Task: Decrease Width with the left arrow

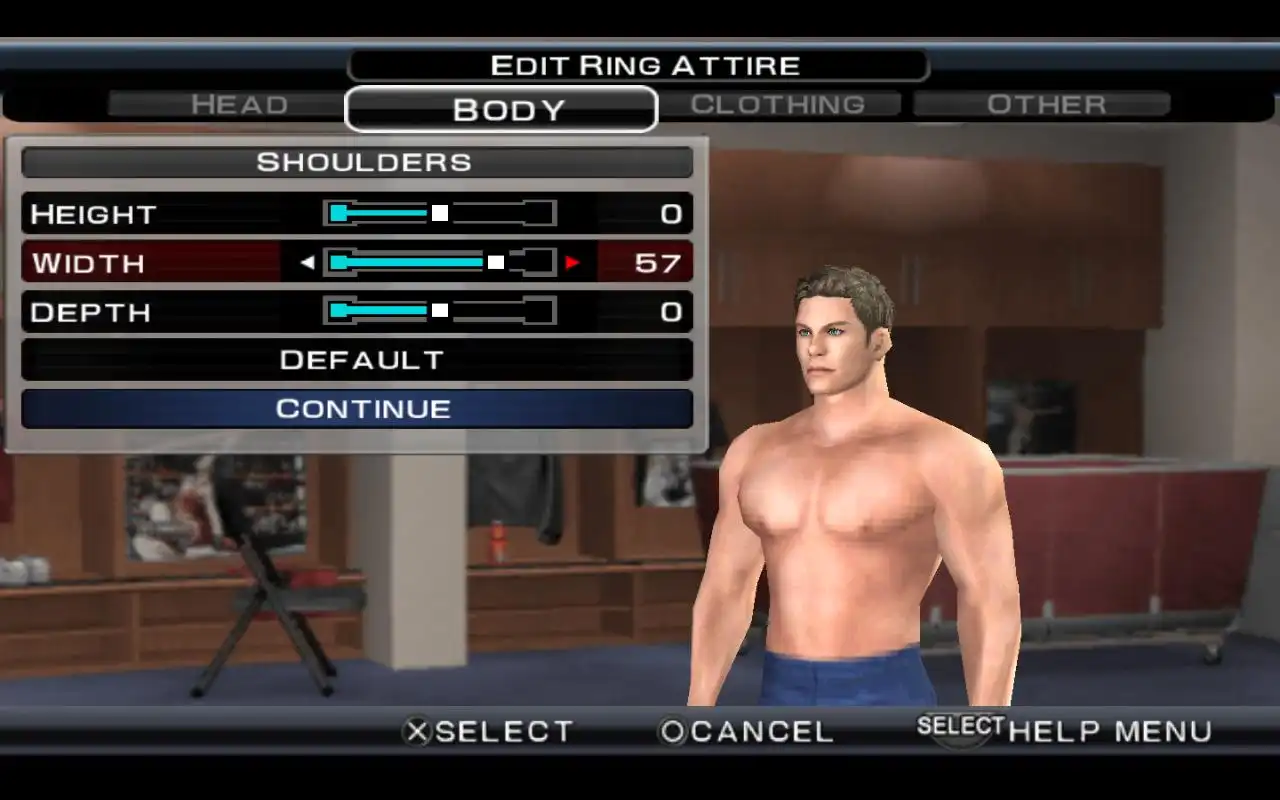Action: (x=307, y=263)
